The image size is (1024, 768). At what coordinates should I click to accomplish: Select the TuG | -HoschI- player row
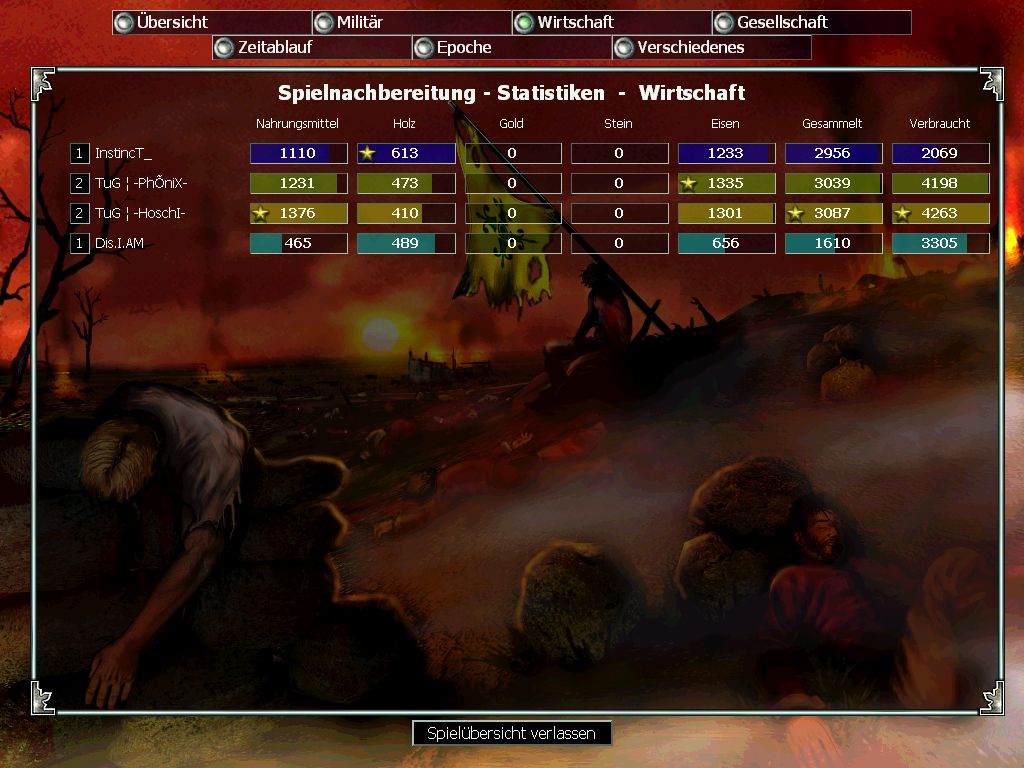point(140,213)
